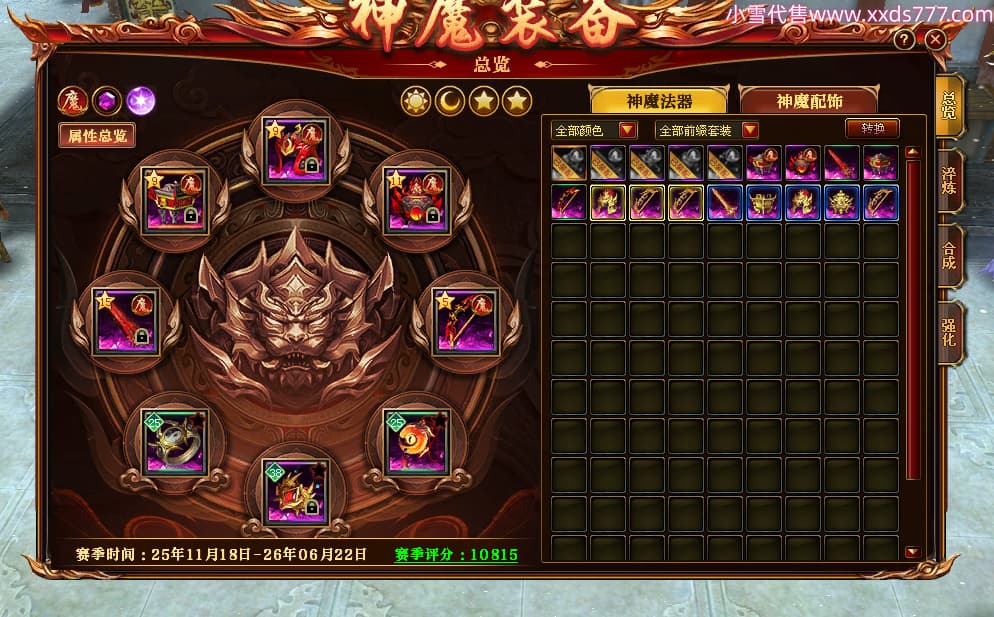Click the red 魔 round icon

[73, 100]
